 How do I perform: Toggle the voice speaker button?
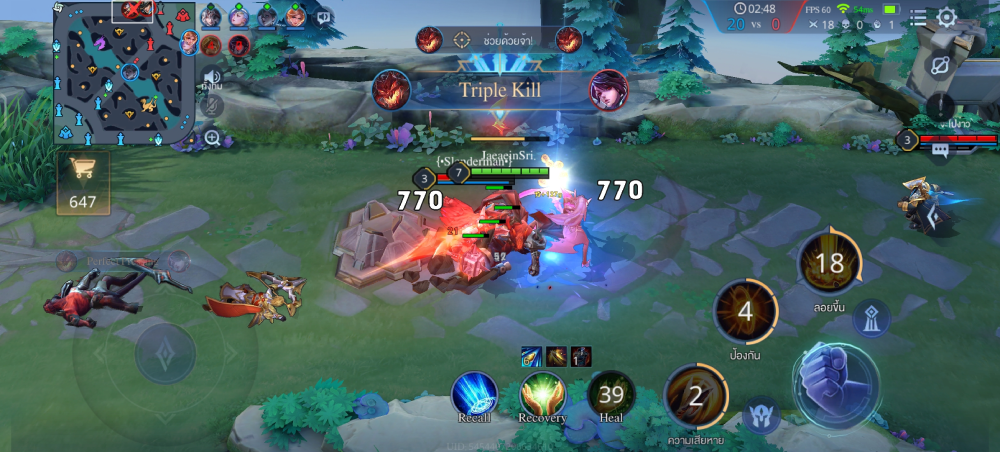[x=212, y=78]
